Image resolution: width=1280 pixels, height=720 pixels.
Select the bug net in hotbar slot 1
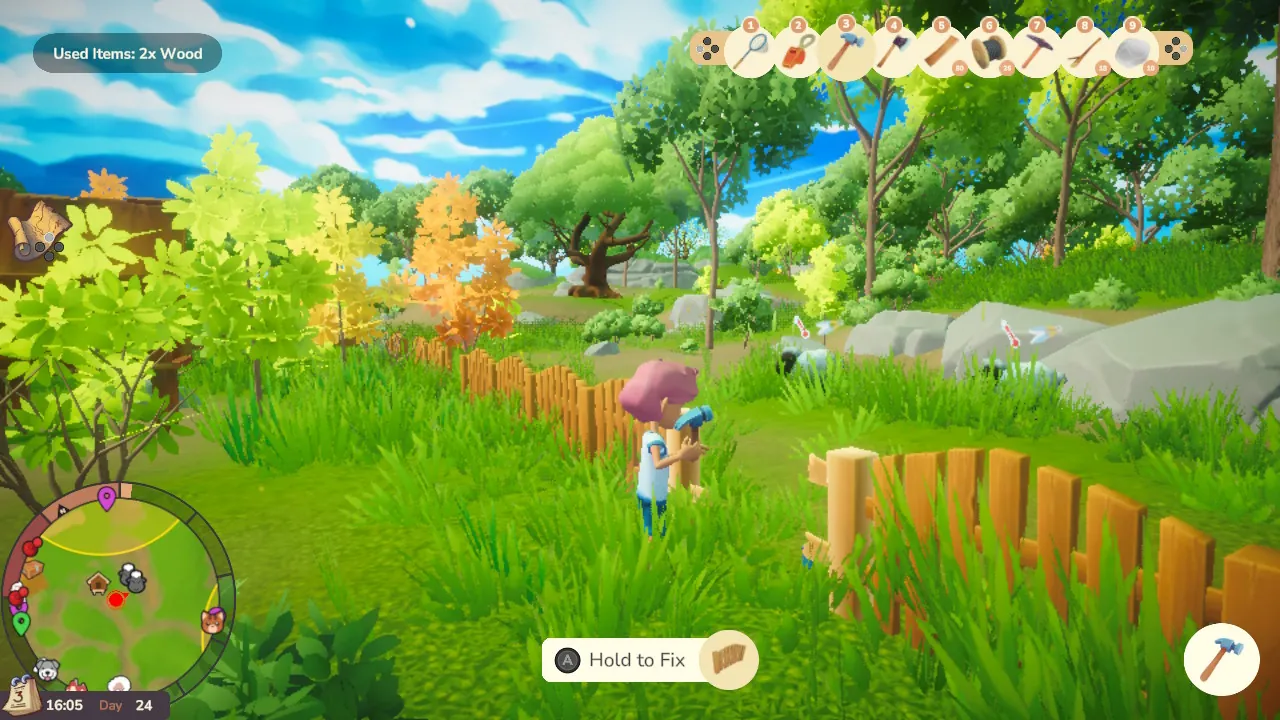pos(749,50)
